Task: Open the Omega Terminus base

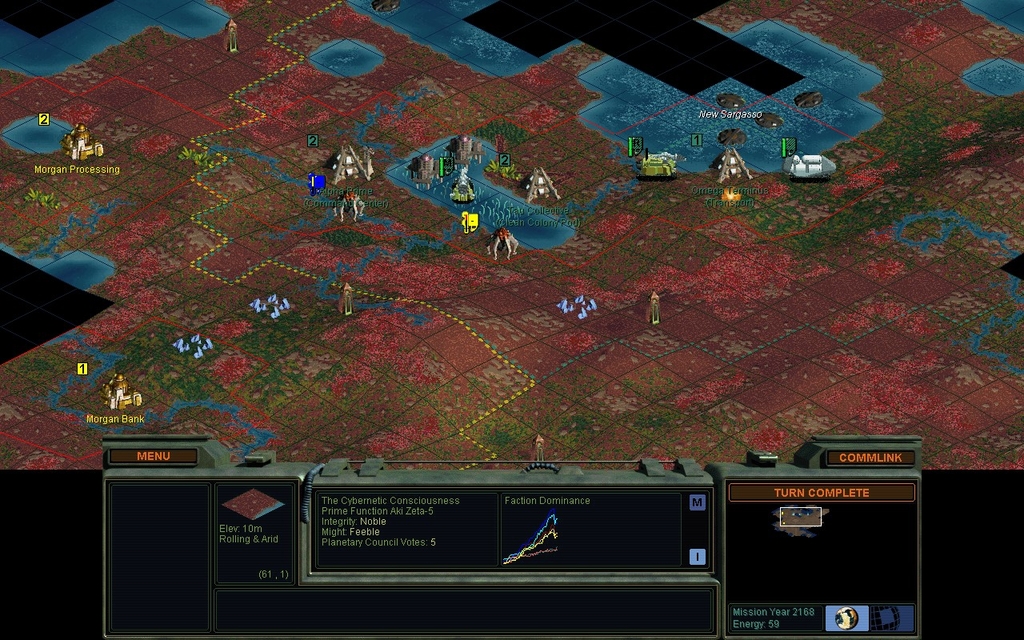Action: click(732, 163)
